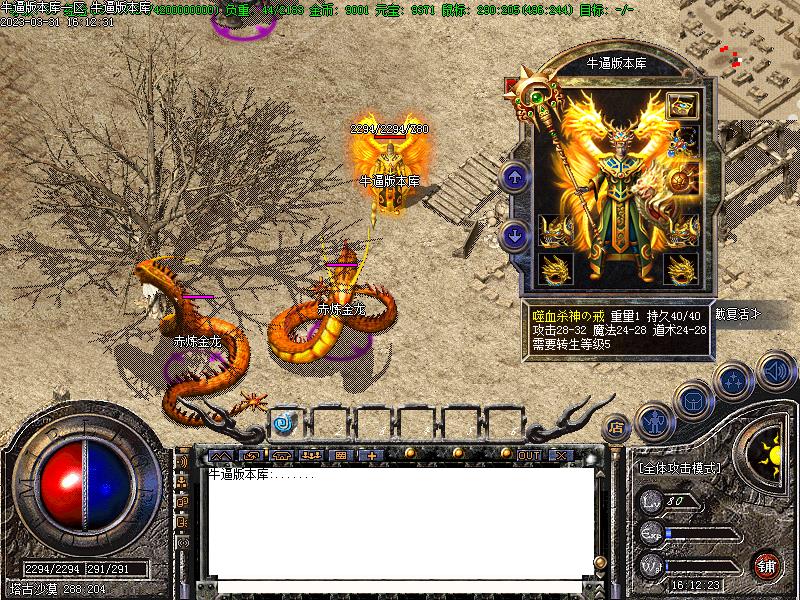This screenshot has width=800, height=600.
Task: Click the OUT button above chat
Action: point(528,455)
